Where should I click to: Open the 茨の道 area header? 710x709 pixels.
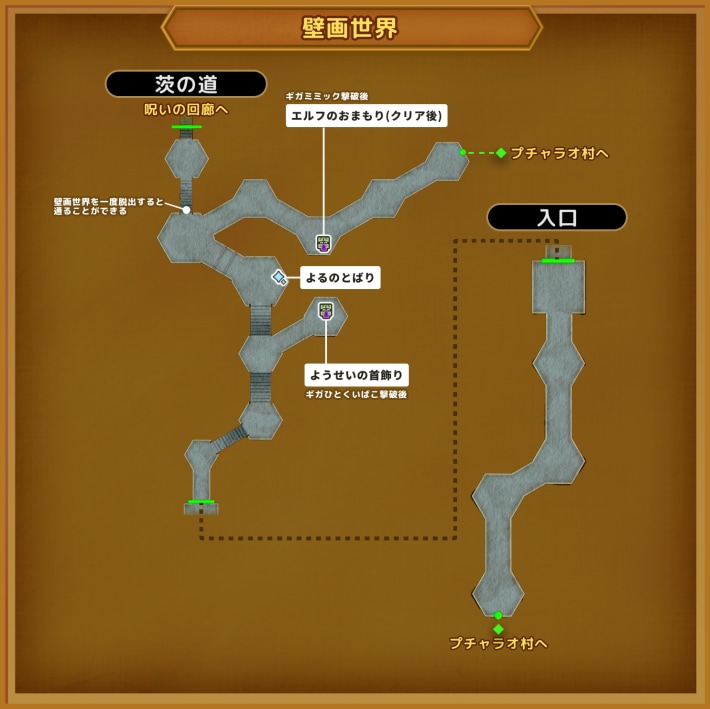click(x=186, y=84)
